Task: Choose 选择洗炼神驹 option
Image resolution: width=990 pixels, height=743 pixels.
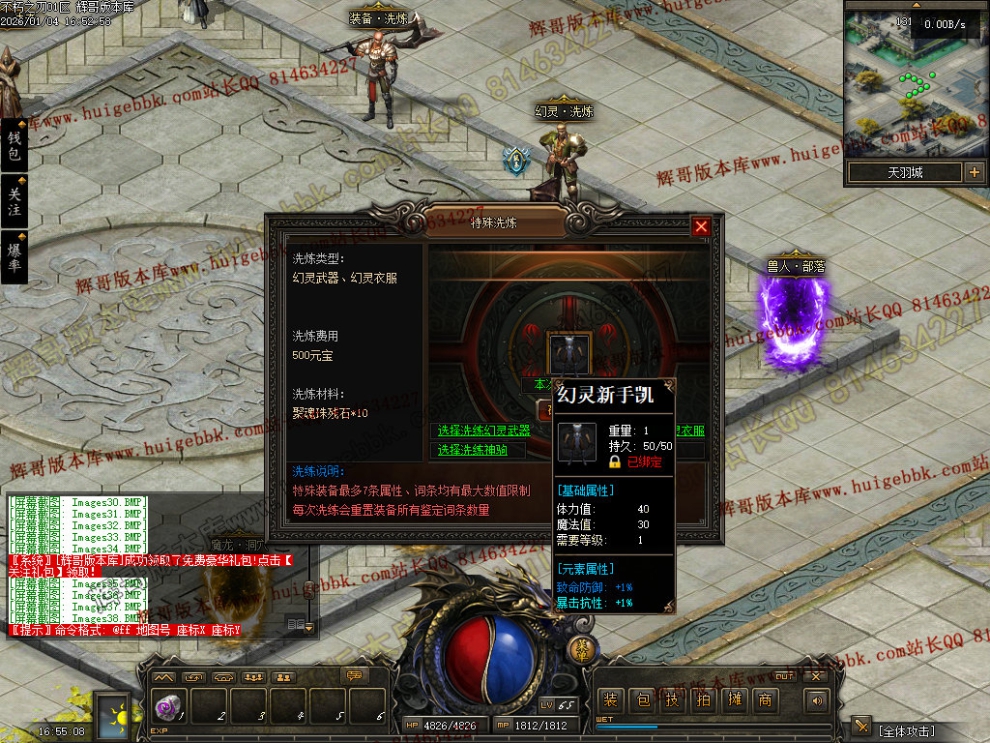Action: (x=466, y=450)
